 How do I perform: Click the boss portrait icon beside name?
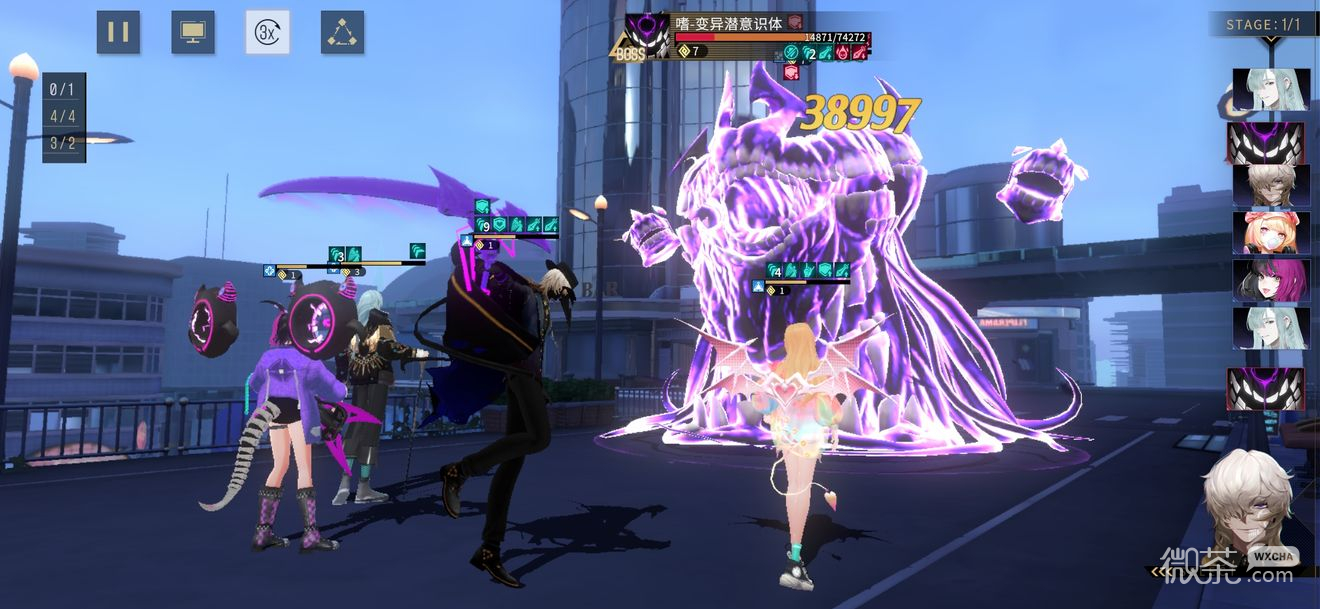(x=647, y=36)
